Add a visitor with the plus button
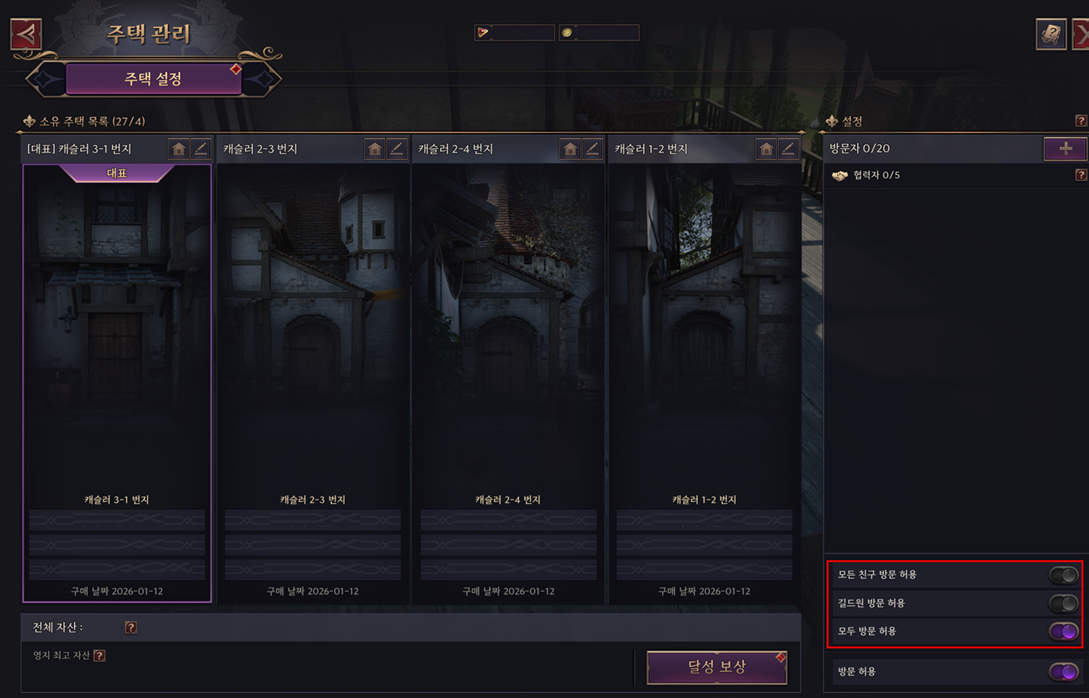 [x=1065, y=148]
